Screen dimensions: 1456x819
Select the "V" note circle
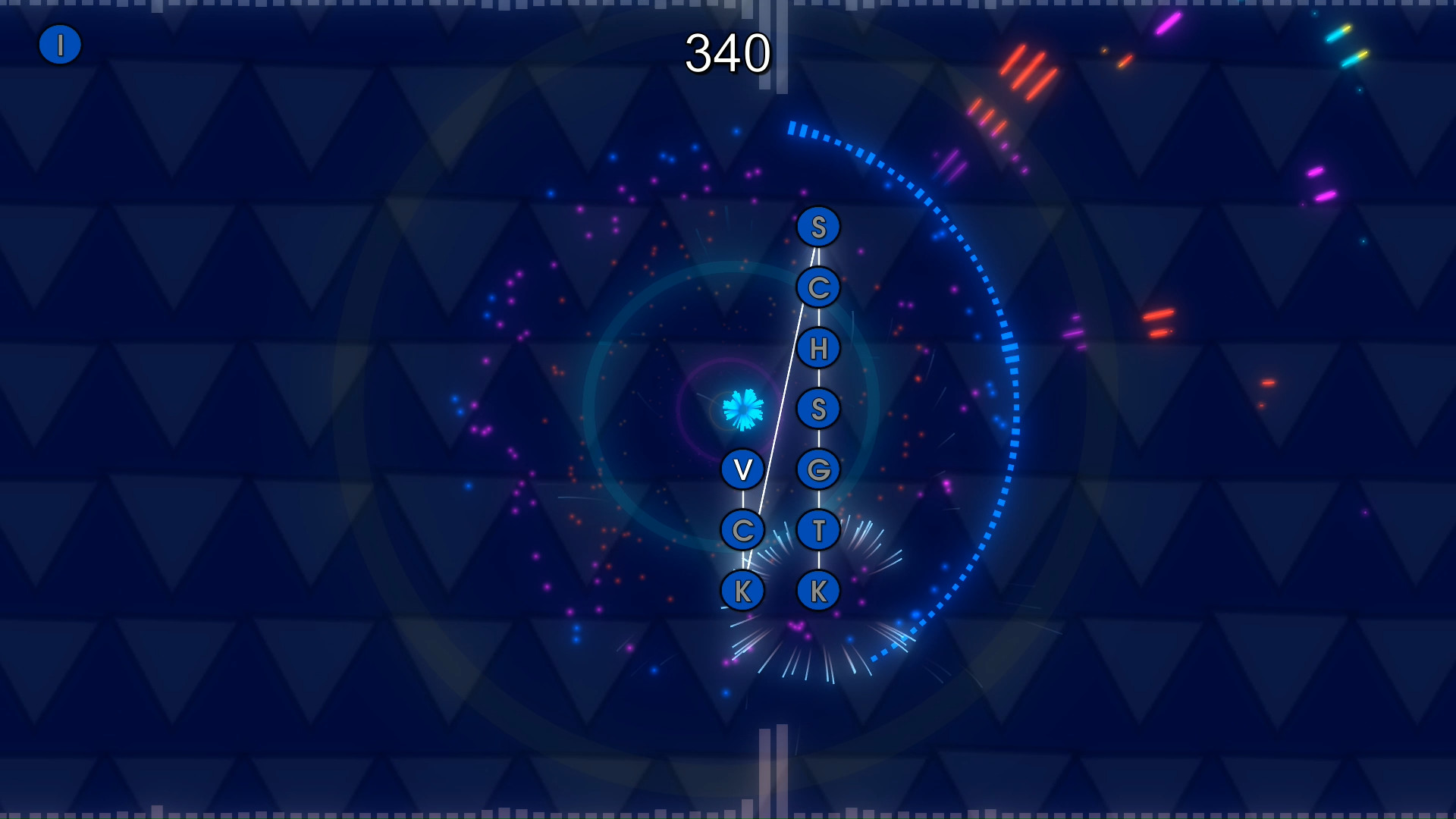(743, 469)
